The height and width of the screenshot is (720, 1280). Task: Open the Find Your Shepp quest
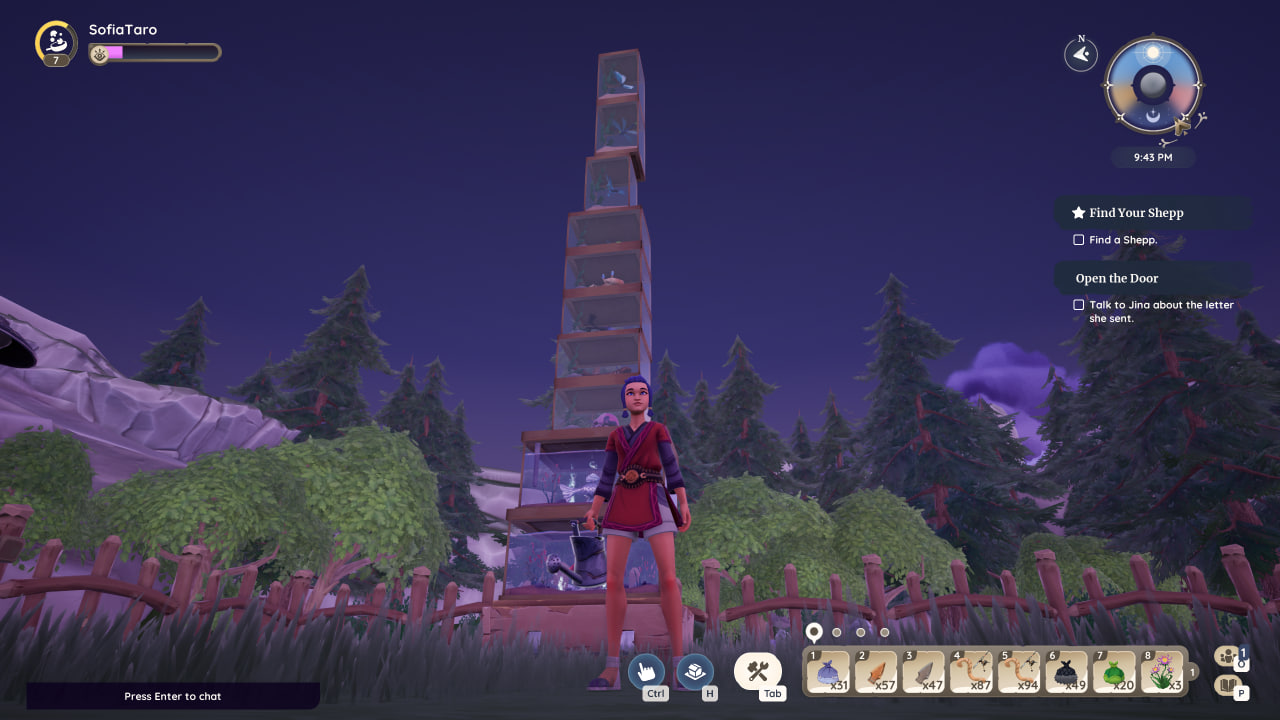click(x=1136, y=213)
